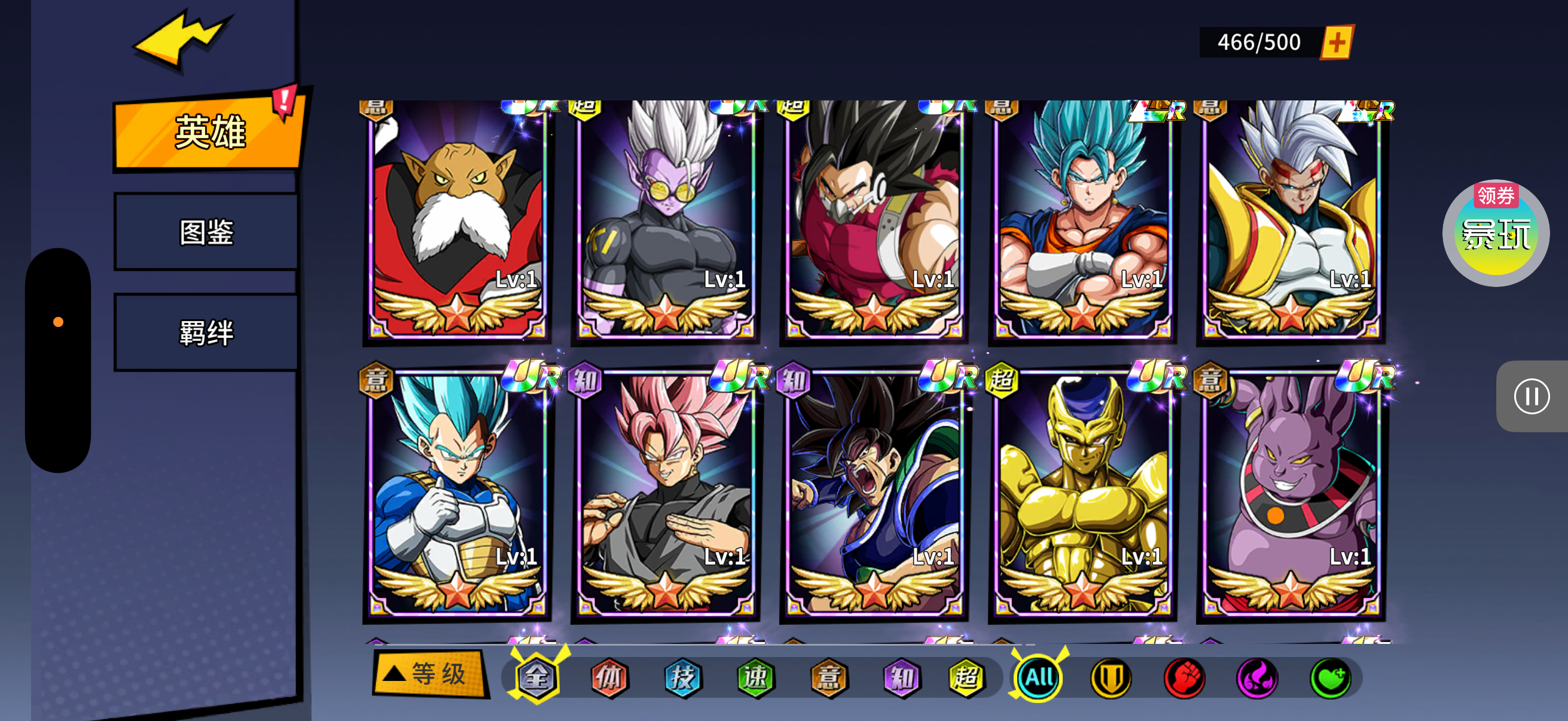Choose the Golden Frieza hero card
The height and width of the screenshot is (721, 1568).
(x=1082, y=493)
